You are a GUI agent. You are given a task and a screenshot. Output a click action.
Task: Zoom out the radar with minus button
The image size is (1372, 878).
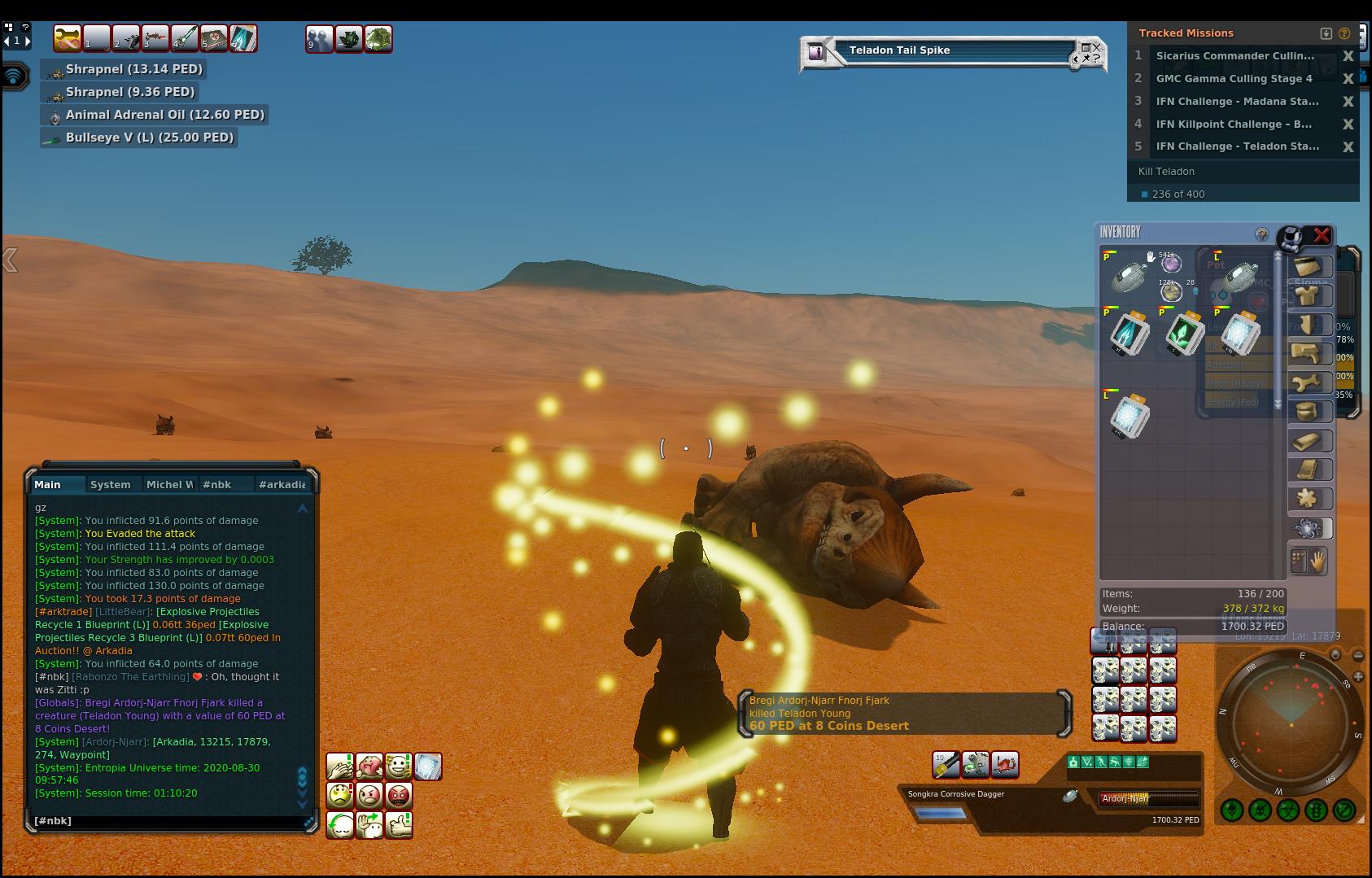point(1358,655)
